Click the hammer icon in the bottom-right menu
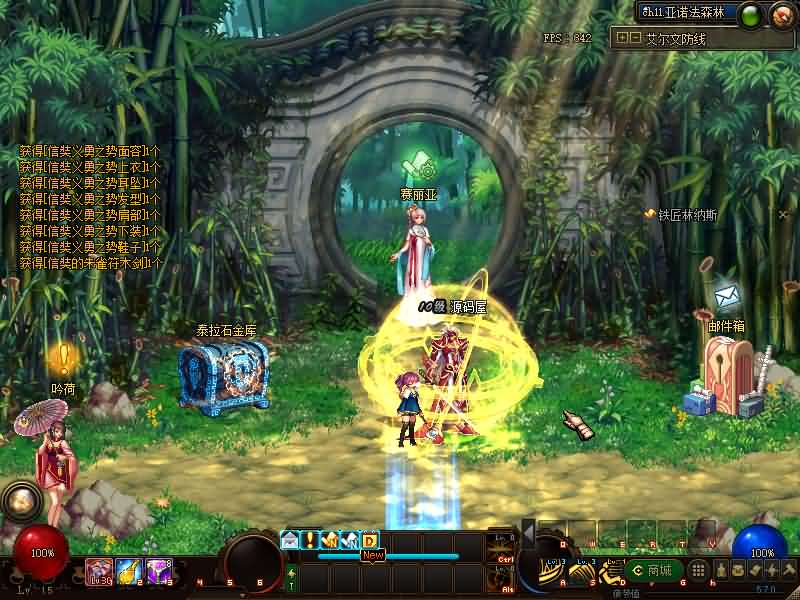The image size is (800, 600). click(789, 570)
